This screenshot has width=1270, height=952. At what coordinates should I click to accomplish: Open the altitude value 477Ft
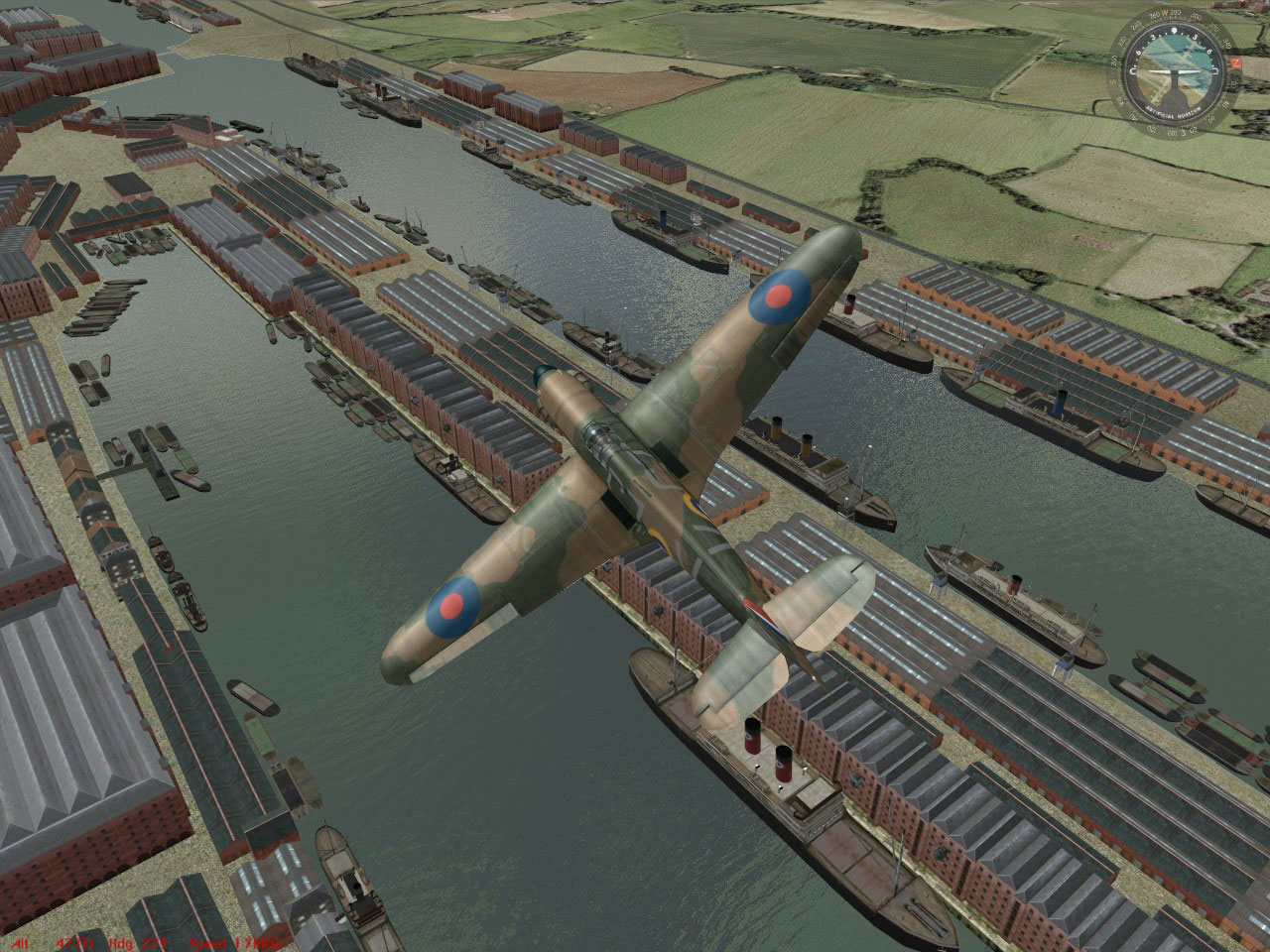[74, 943]
